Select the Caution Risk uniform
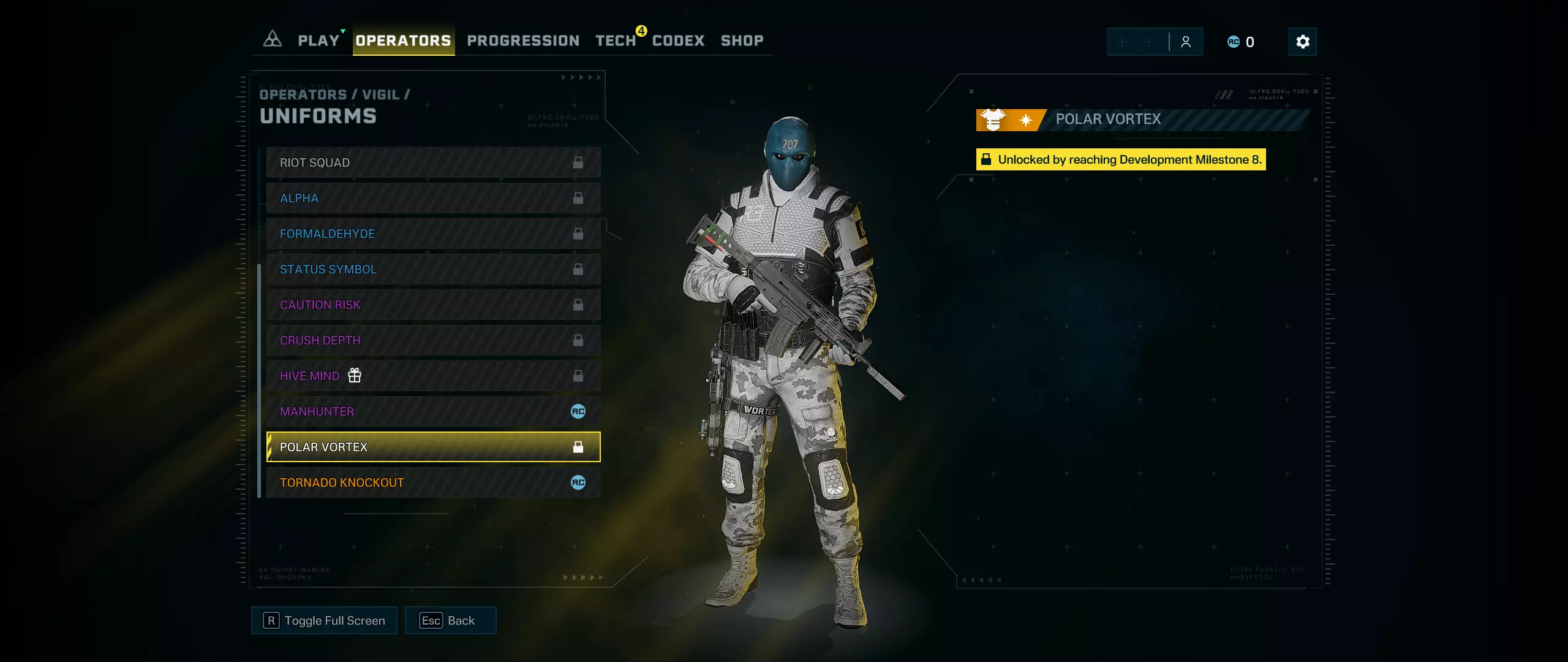1568x662 pixels. [x=433, y=305]
